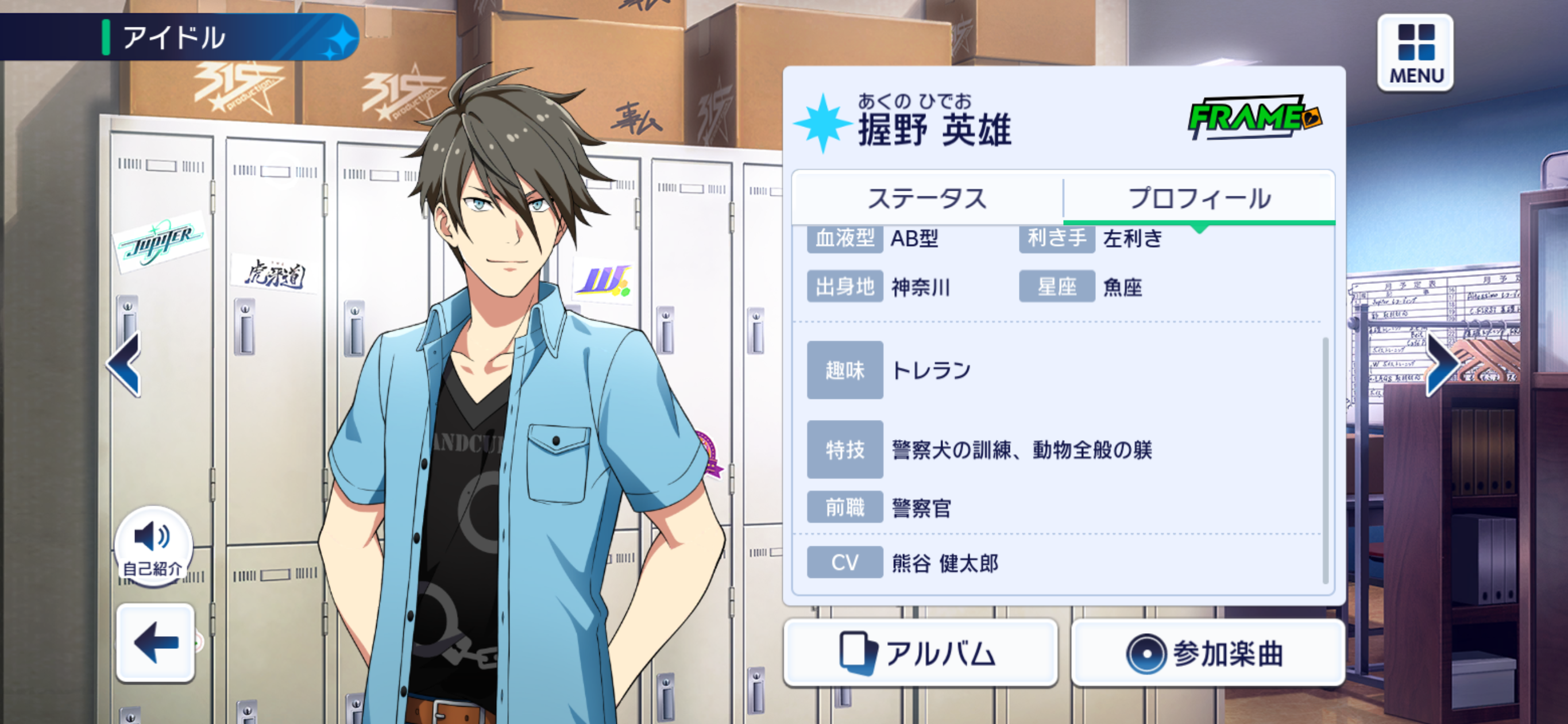The image size is (1568, 724).
Task: Switch to the ステータス tab
Action: pyautogui.click(x=926, y=198)
